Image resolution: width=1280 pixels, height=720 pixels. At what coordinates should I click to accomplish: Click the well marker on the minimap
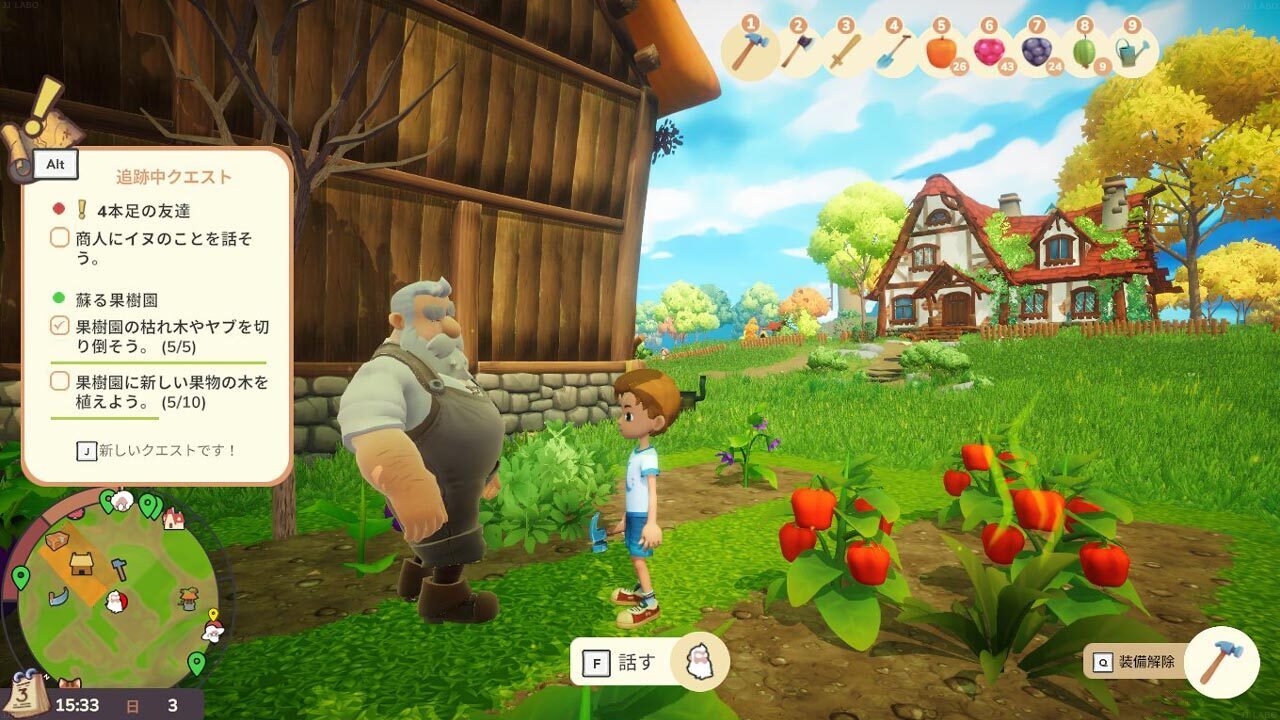(x=188, y=599)
